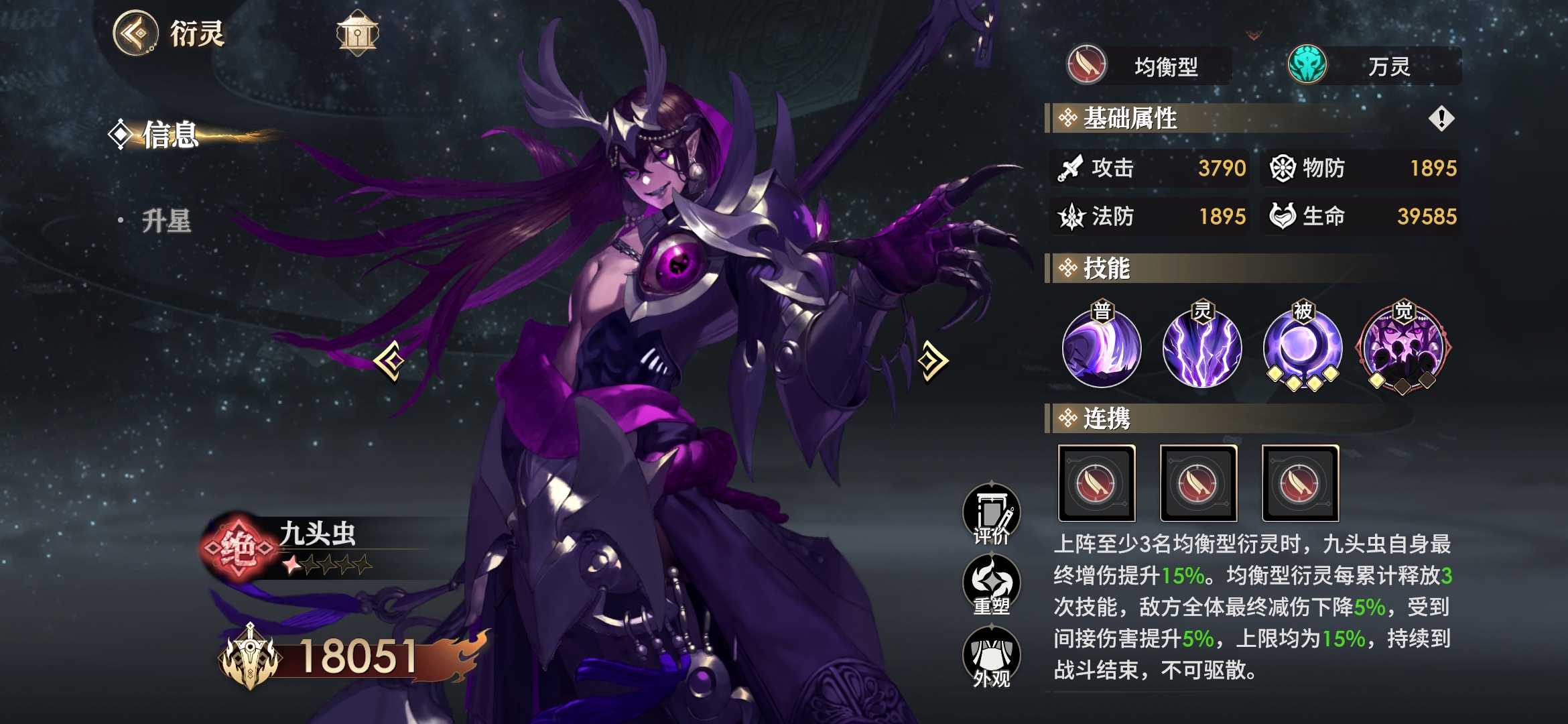This screenshot has height=724, width=1568.
Task: Select the 万灵 faction badge
Action: tap(1374, 66)
